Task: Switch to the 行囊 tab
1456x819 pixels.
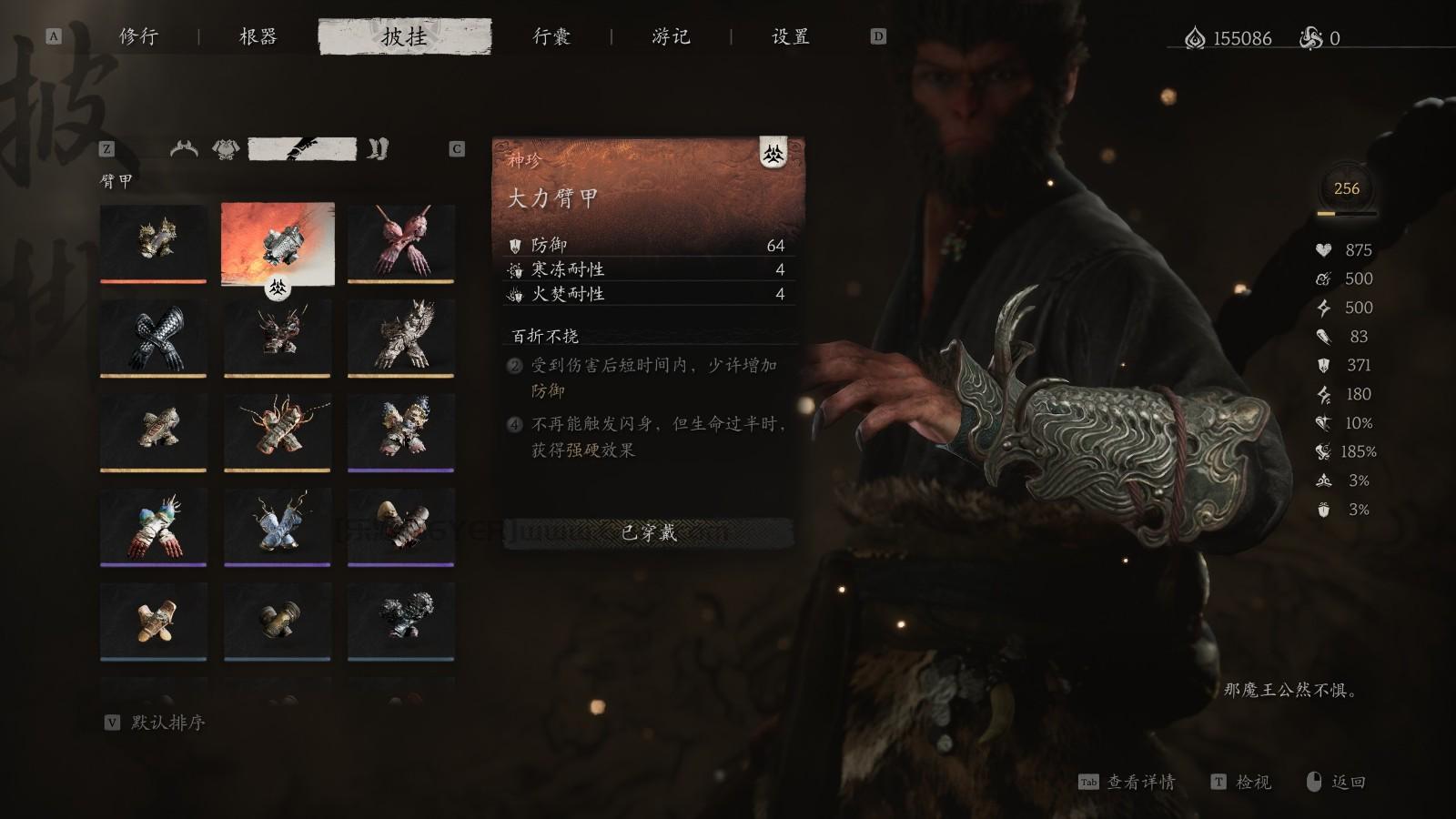Action: (550, 38)
